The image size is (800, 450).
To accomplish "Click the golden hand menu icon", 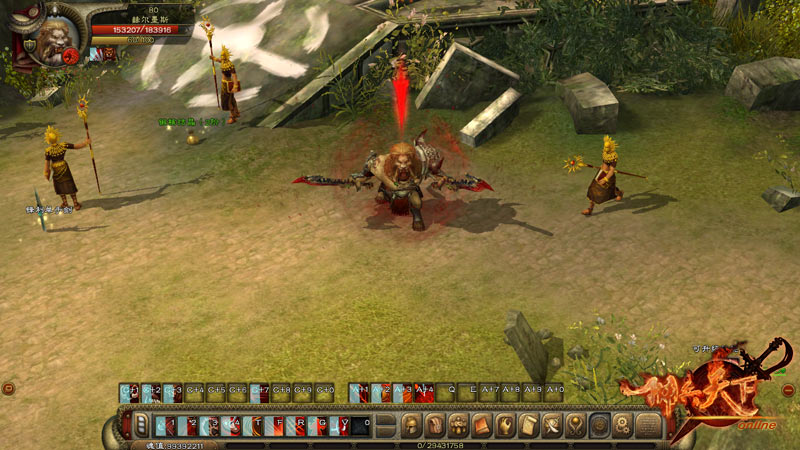I will (505, 426).
